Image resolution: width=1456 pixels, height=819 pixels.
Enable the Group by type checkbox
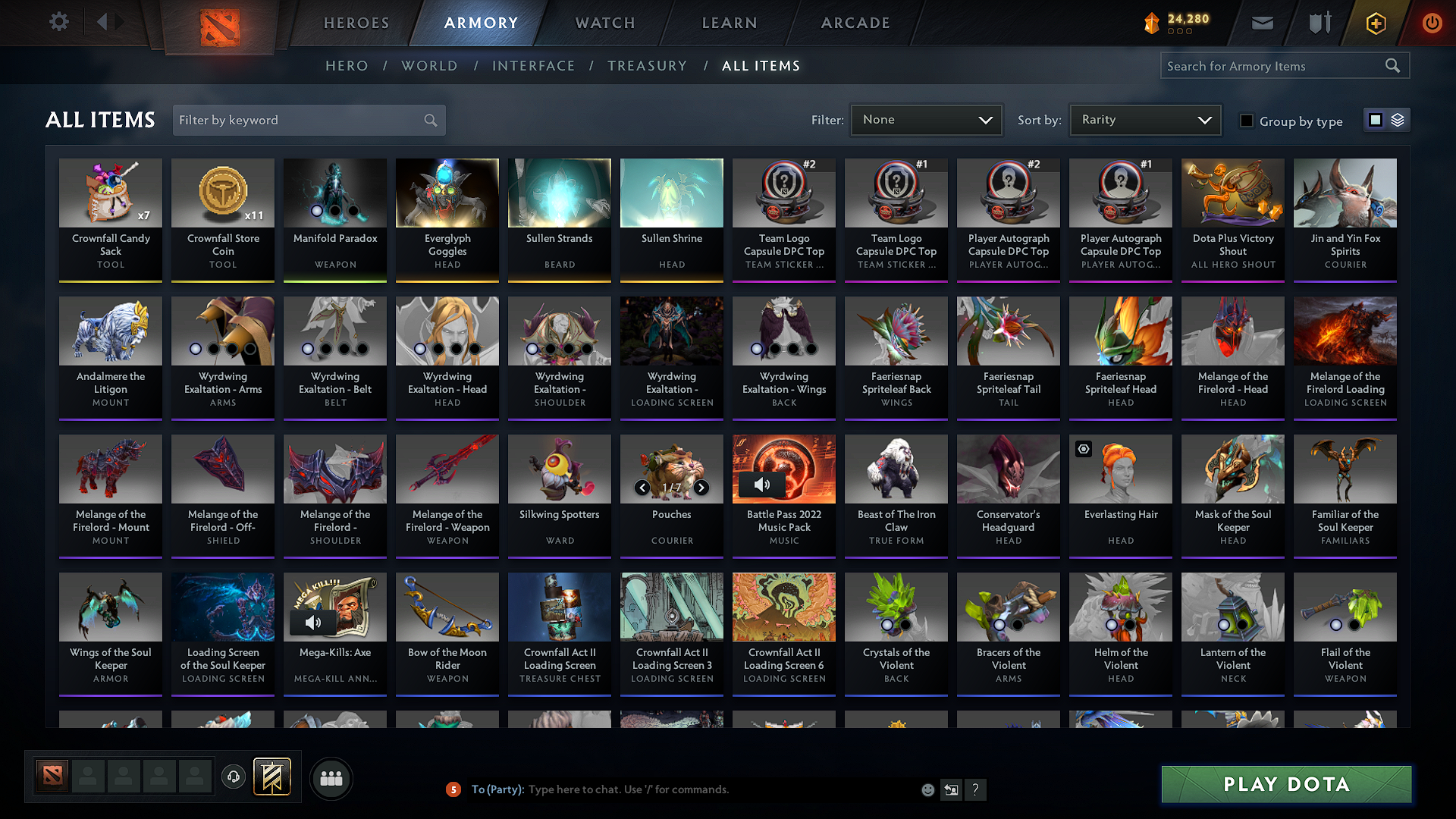1246,121
